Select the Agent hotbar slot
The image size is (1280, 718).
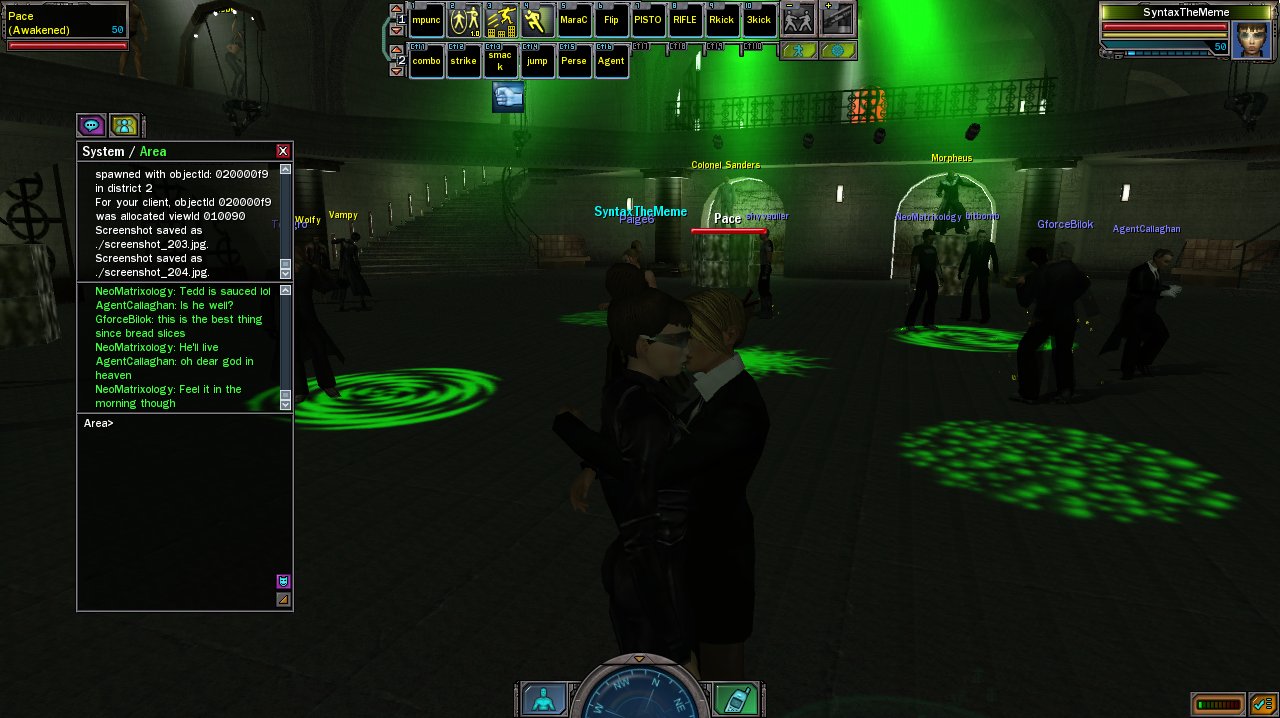click(x=611, y=61)
